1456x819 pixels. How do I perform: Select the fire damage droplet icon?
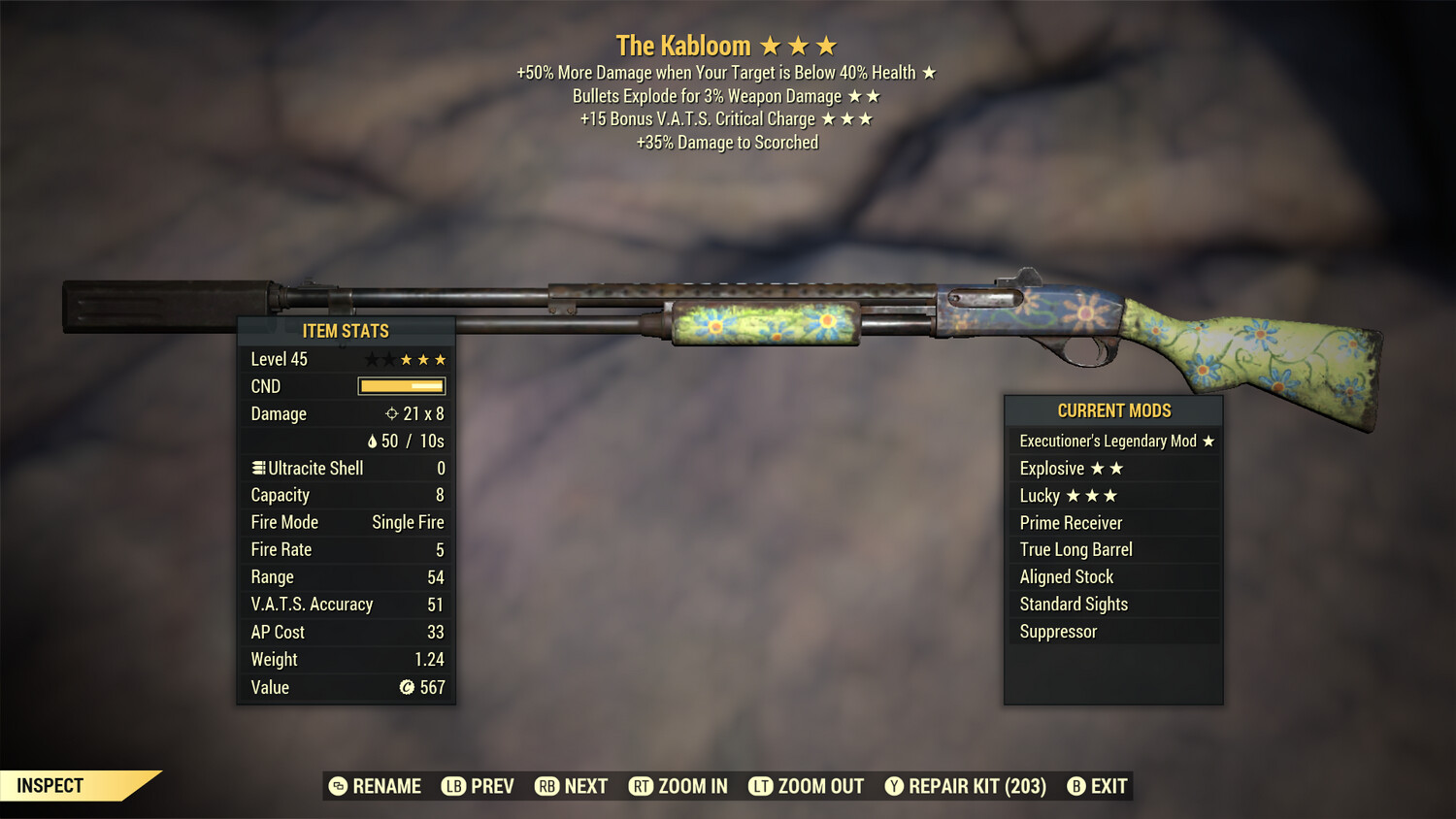374,441
